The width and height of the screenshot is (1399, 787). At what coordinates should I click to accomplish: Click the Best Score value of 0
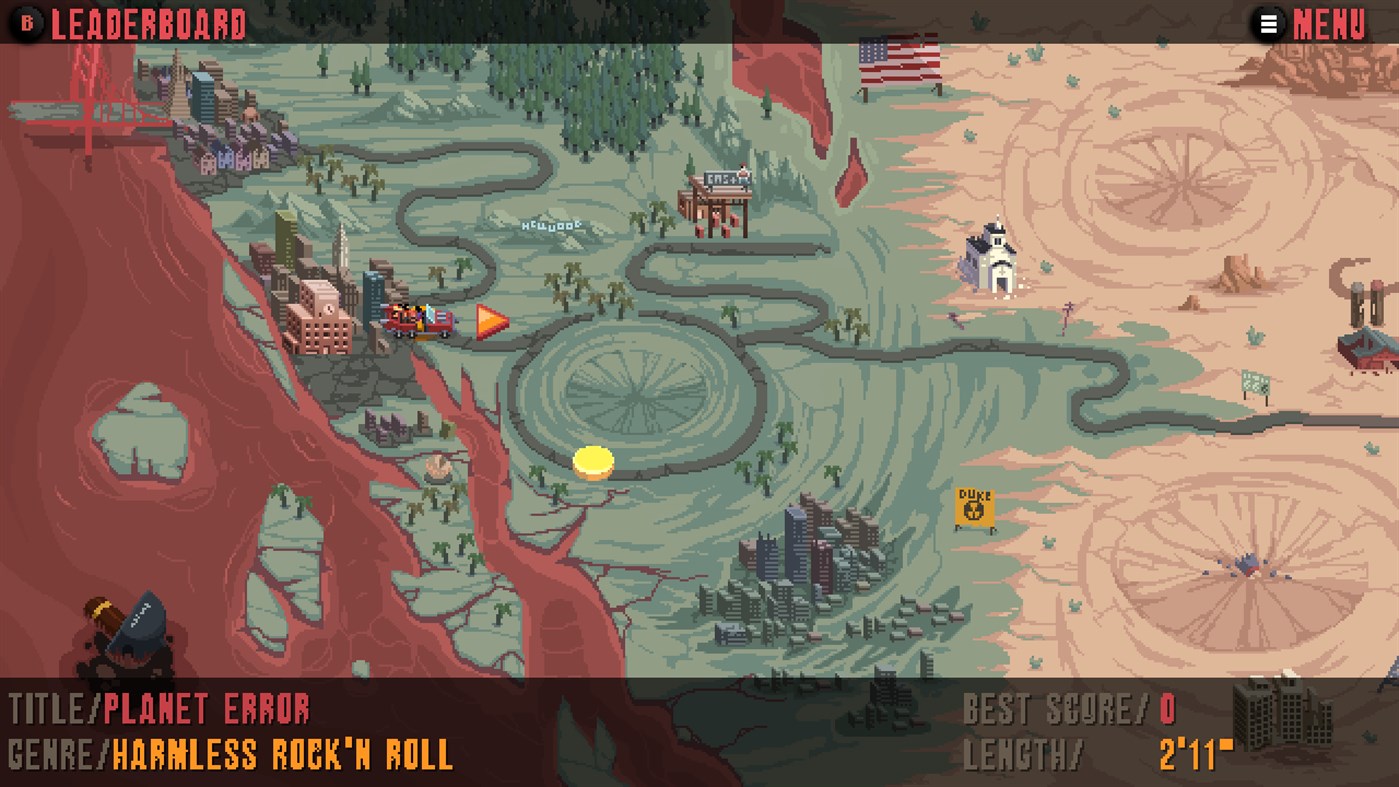1166,709
